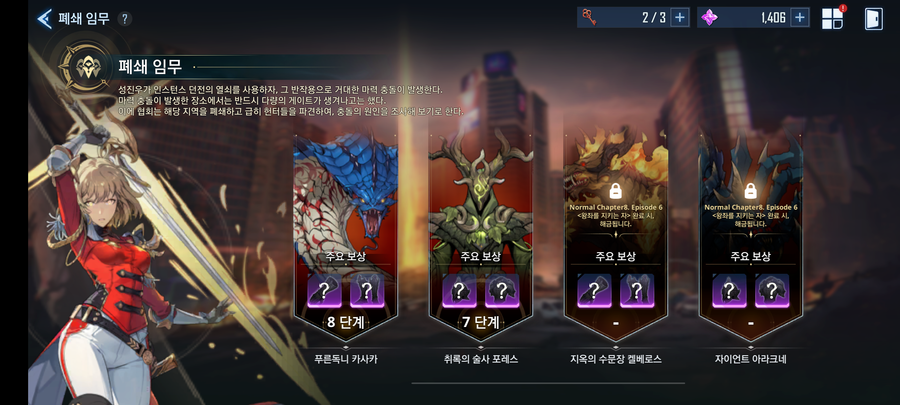Exit through the door icon
Screen dimensions: 900x405
tap(873, 18)
